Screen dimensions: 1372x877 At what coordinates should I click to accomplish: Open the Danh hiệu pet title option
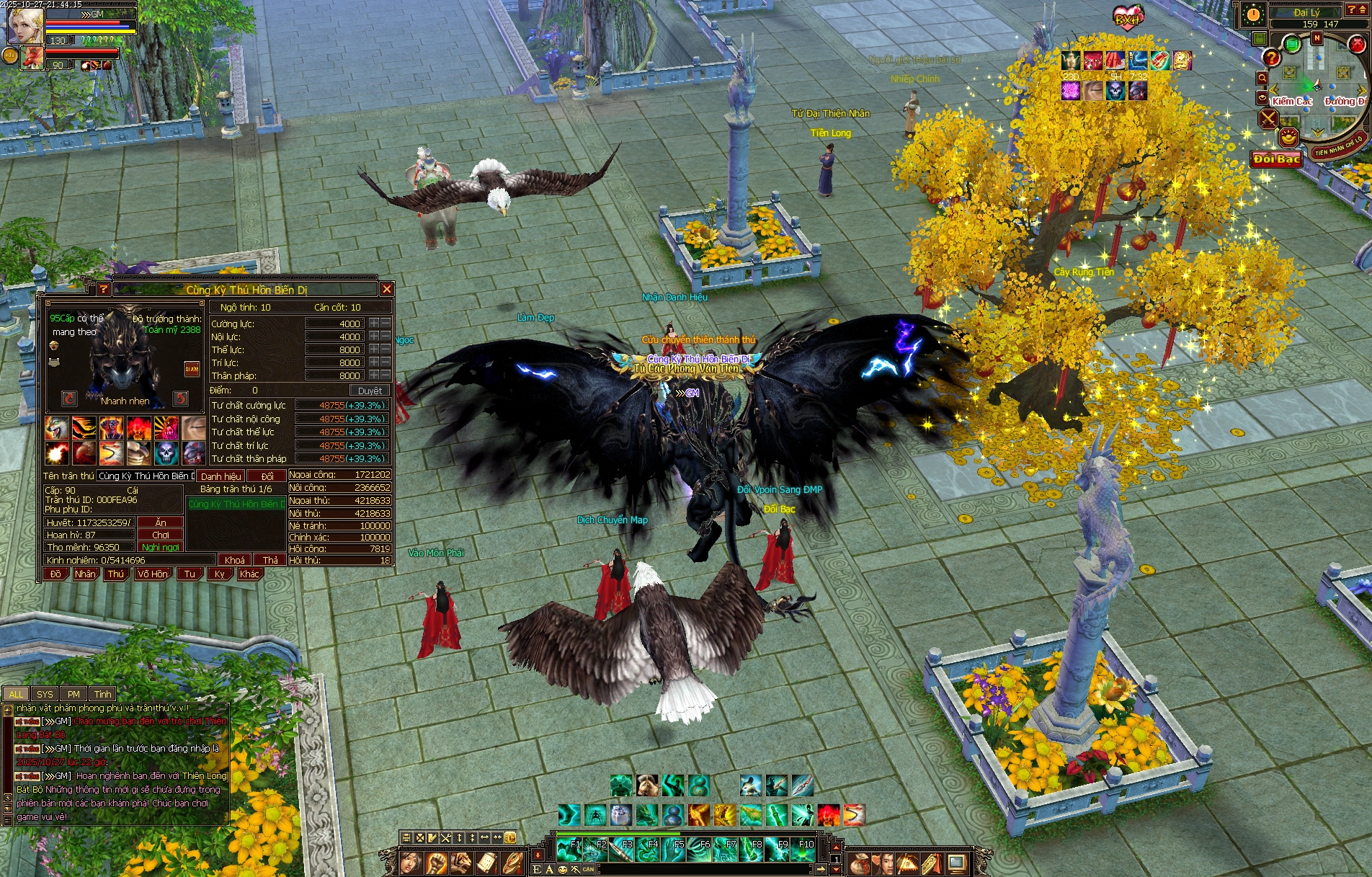(220, 476)
